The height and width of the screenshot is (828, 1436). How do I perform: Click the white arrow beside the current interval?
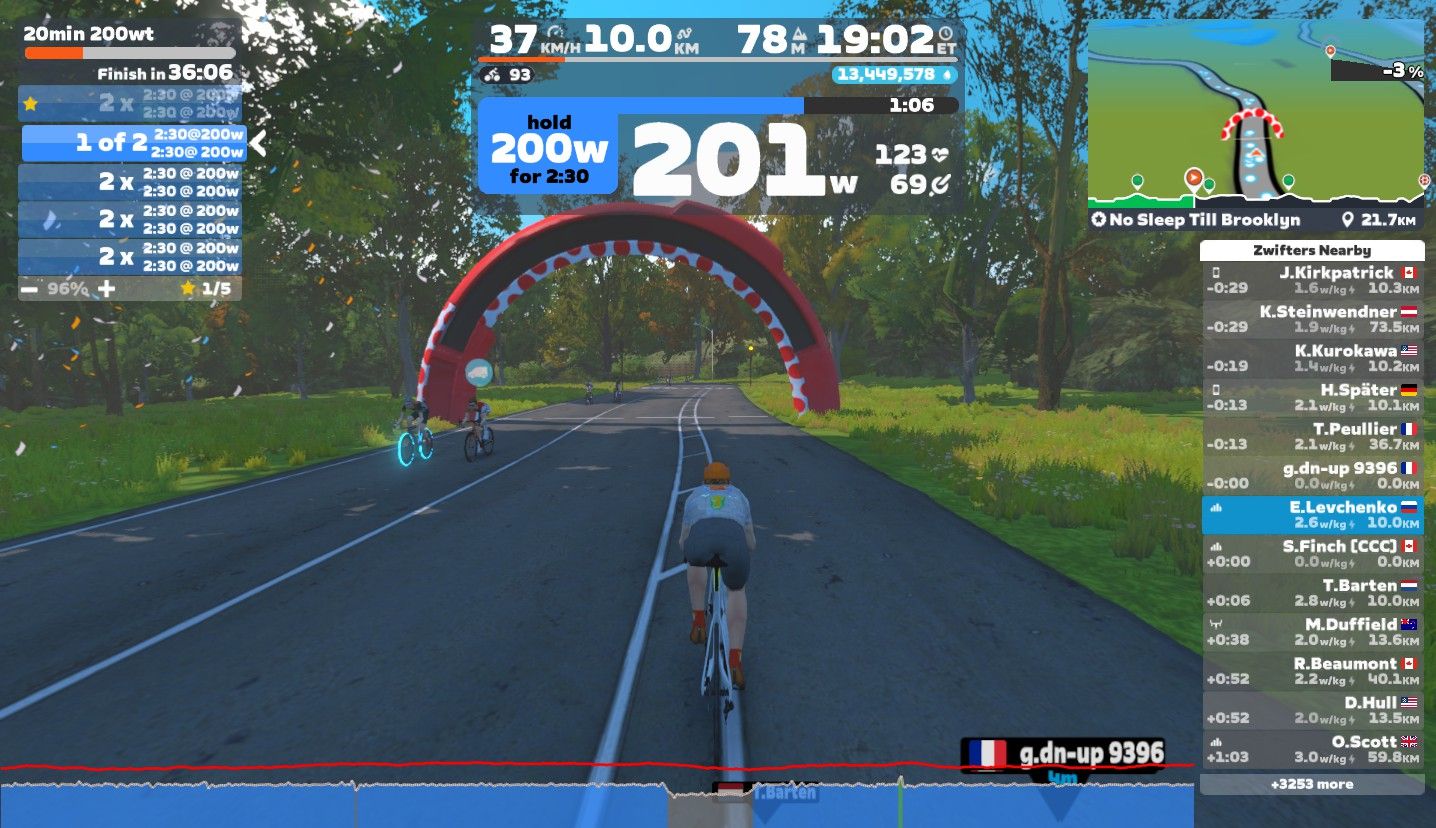tap(258, 143)
